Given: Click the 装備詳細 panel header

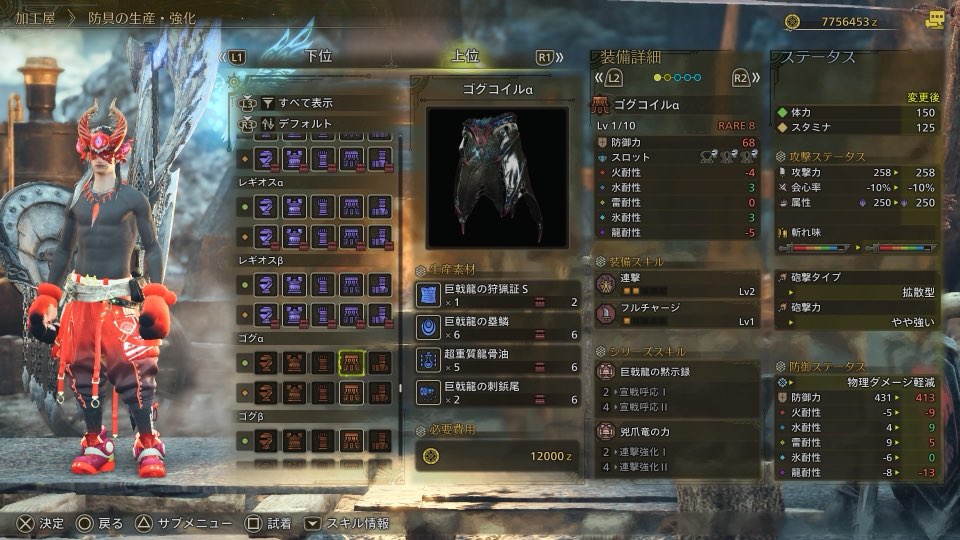Looking at the screenshot, I should pyautogui.click(x=631, y=56).
